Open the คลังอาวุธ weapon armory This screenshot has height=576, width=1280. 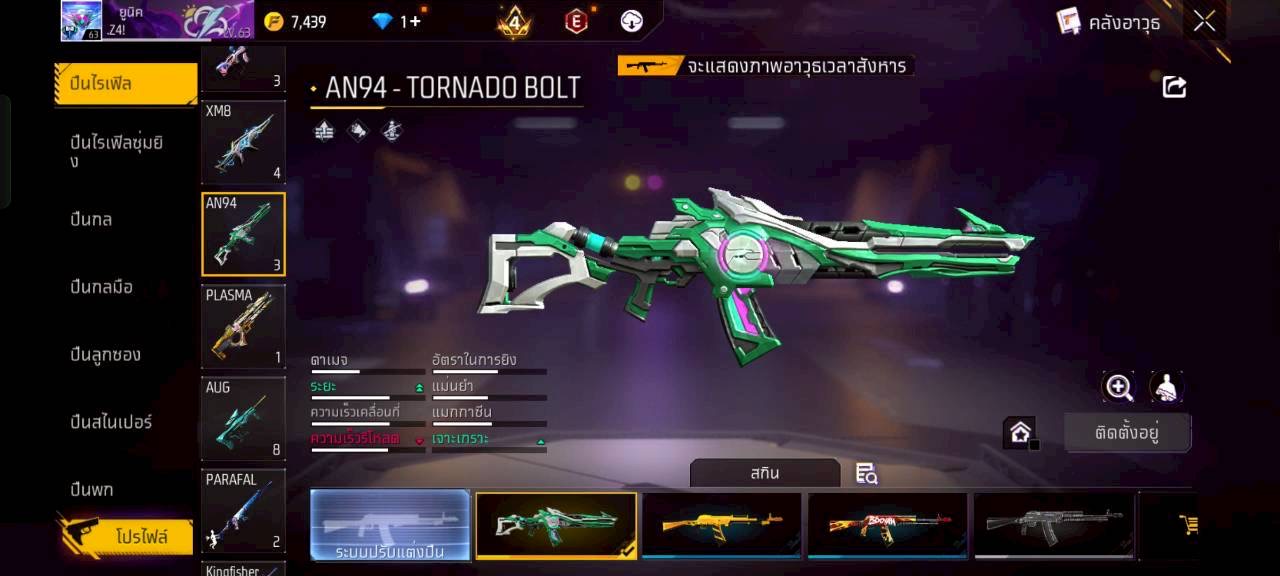[x=1109, y=22]
